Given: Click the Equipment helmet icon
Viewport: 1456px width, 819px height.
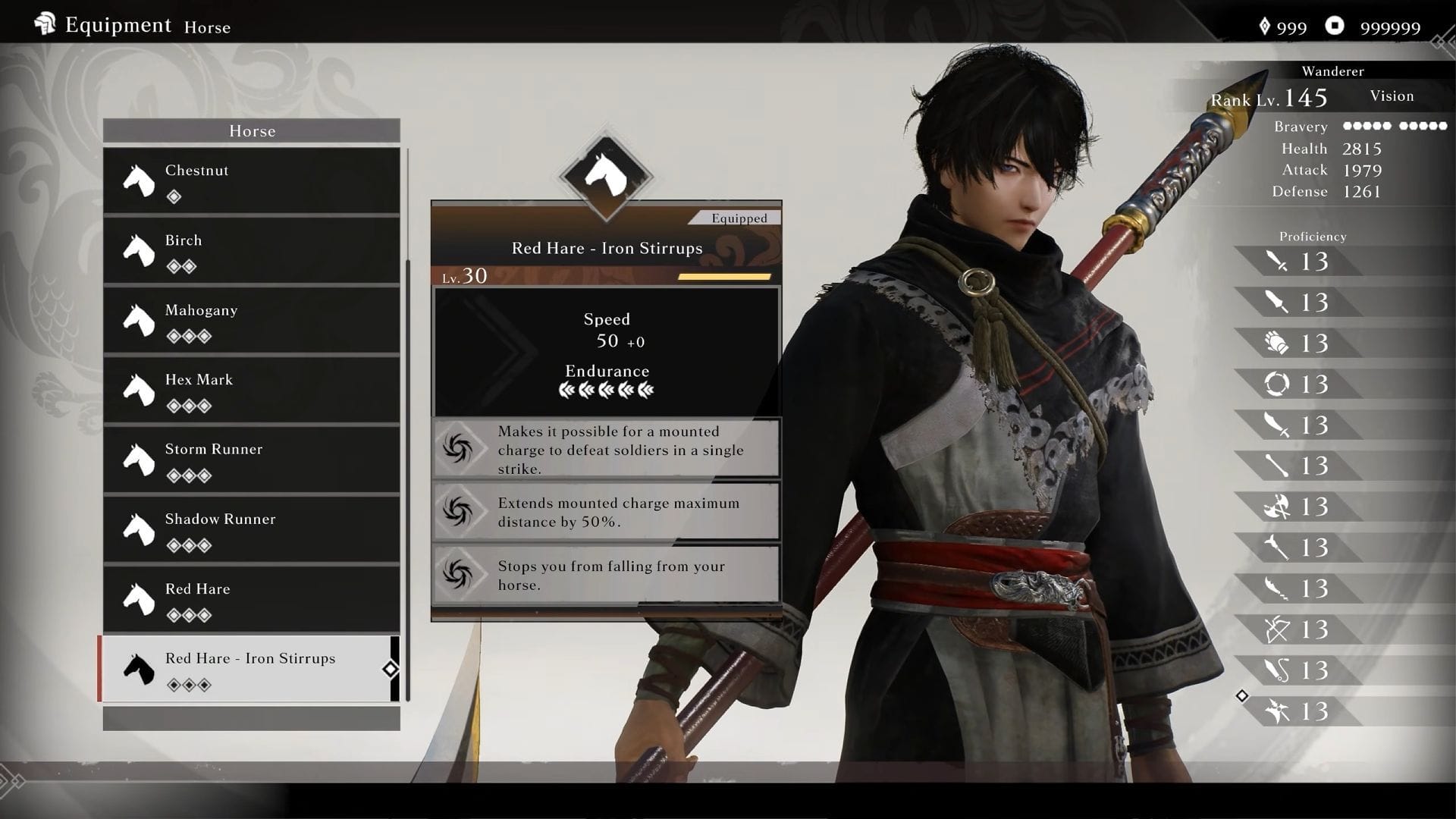Looking at the screenshot, I should pos(45,24).
